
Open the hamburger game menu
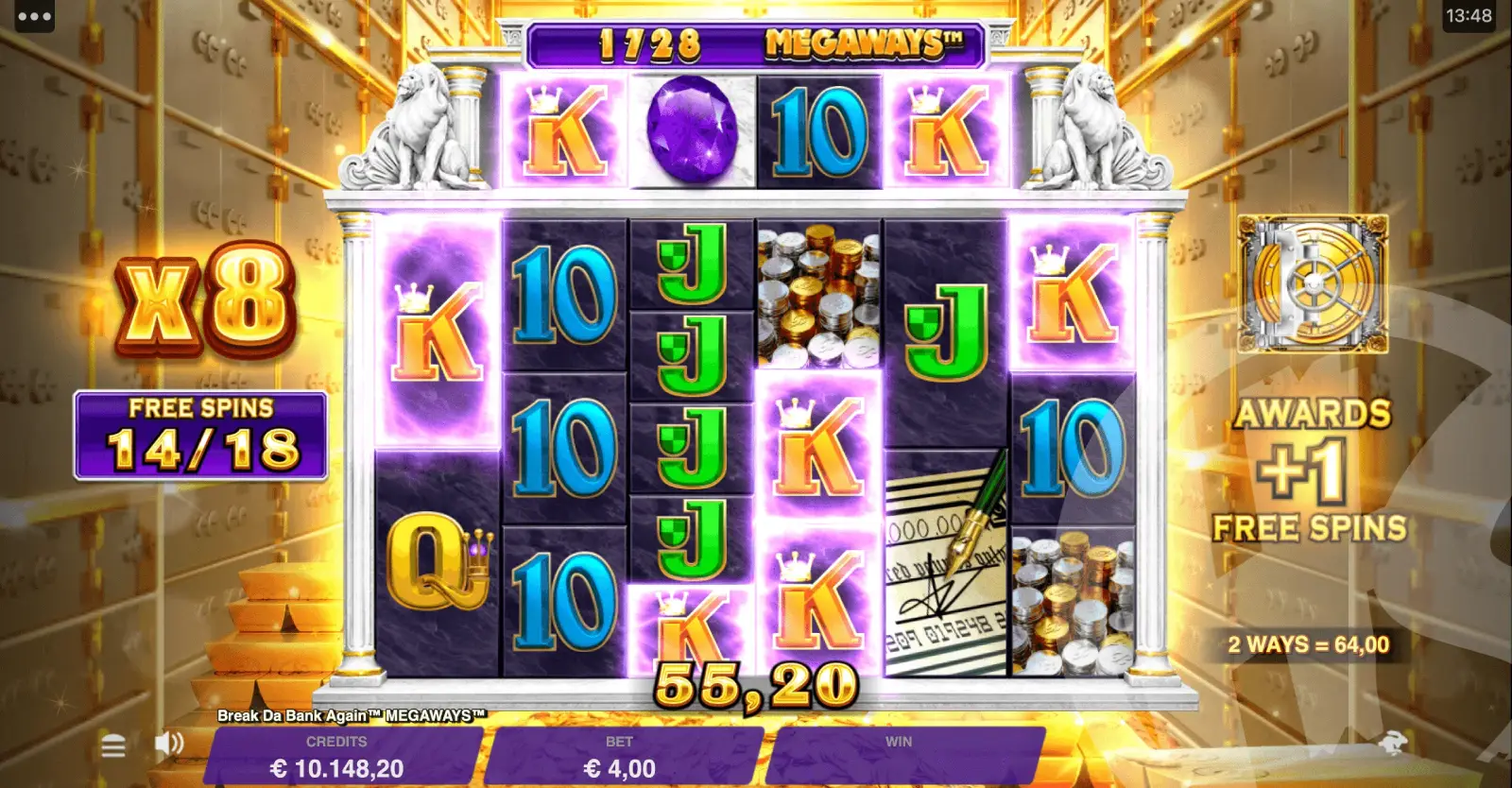(113, 747)
